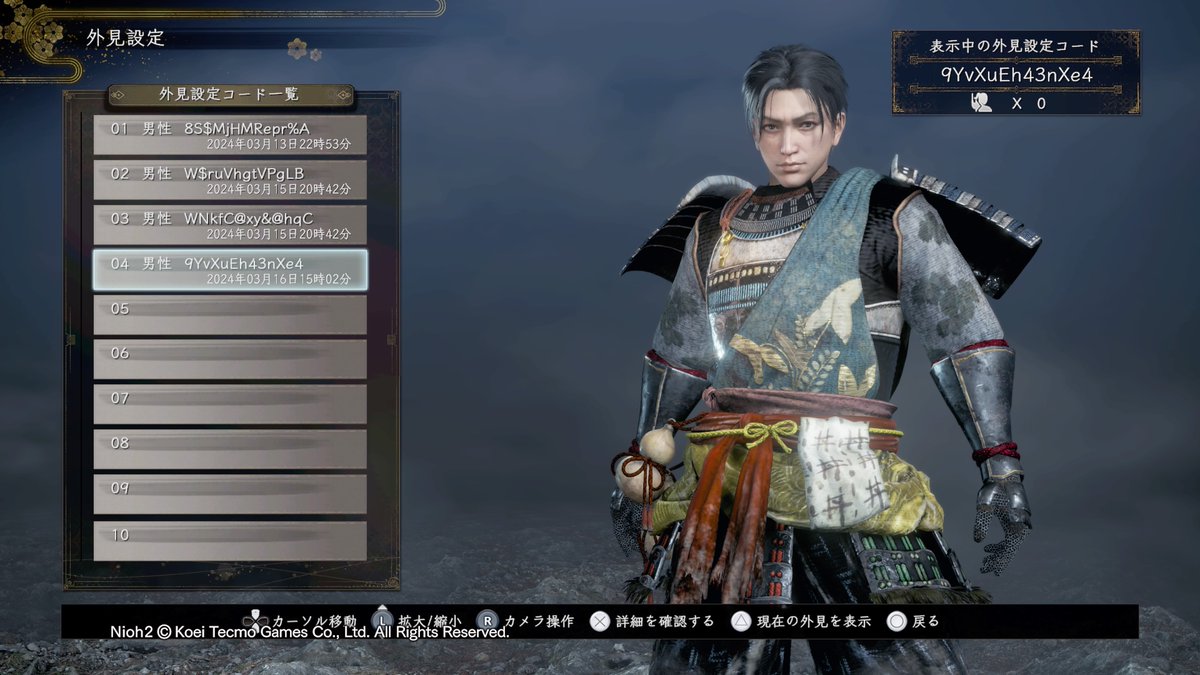Choose appearance code 02 W$ruVhgtVPgLB
The height and width of the screenshot is (675, 1200).
pos(230,180)
